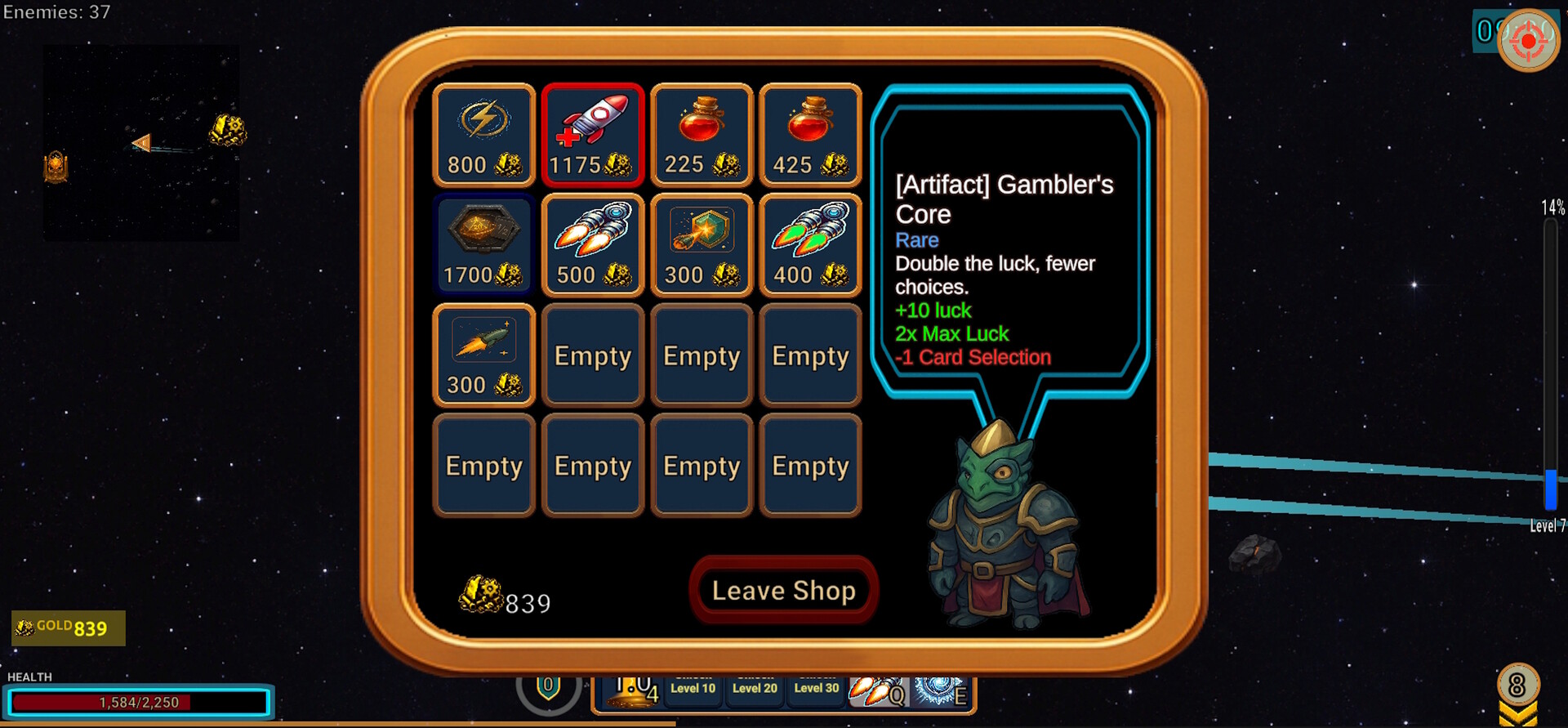This screenshot has width=1568, height=728.
Task: Click the Level 30 locked slot
Action: [815, 689]
